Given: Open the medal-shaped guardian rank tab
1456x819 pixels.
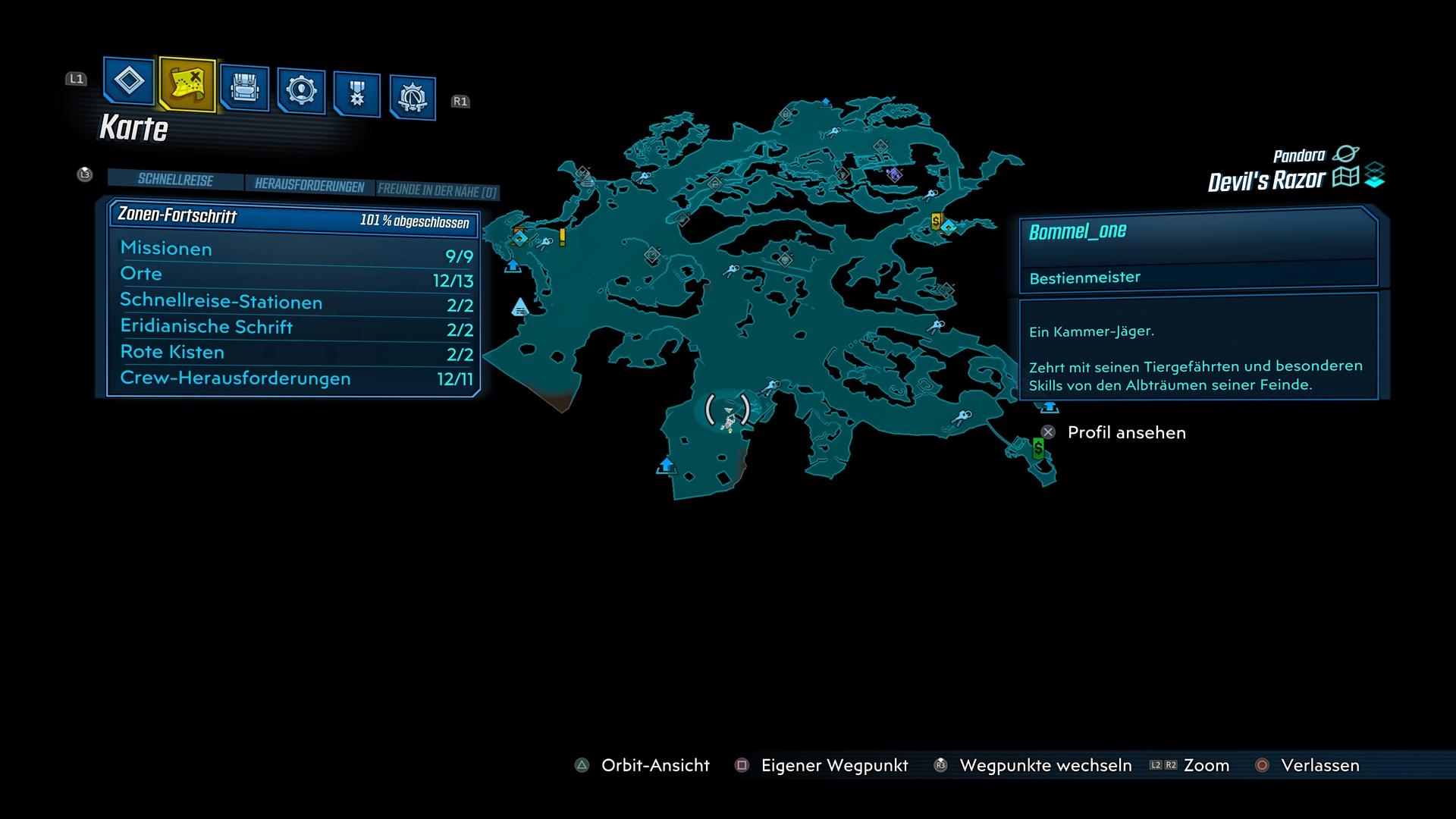Looking at the screenshot, I should click(356, 95).
